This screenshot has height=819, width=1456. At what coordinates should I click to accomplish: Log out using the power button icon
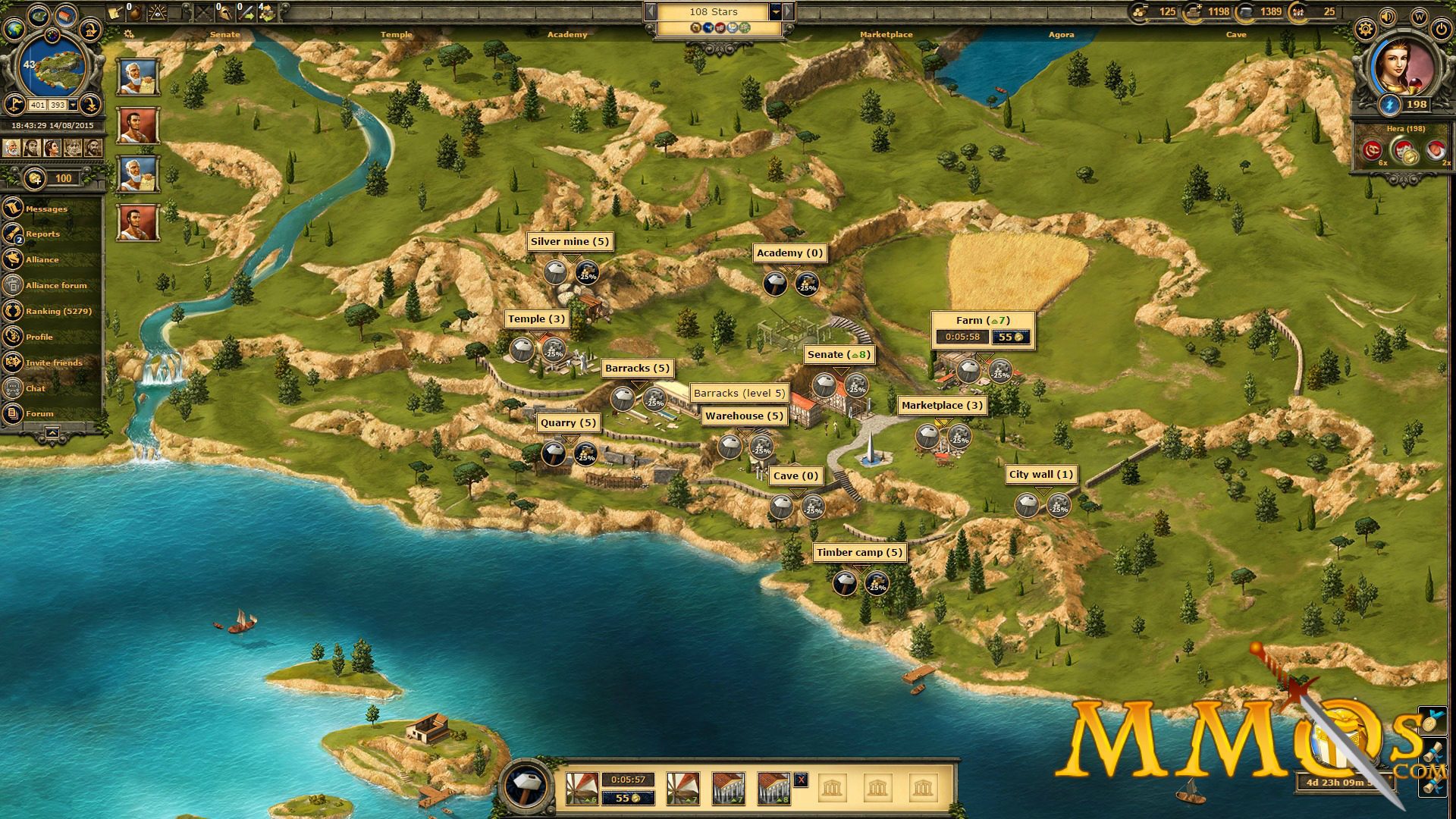(x=1441, y=30)
